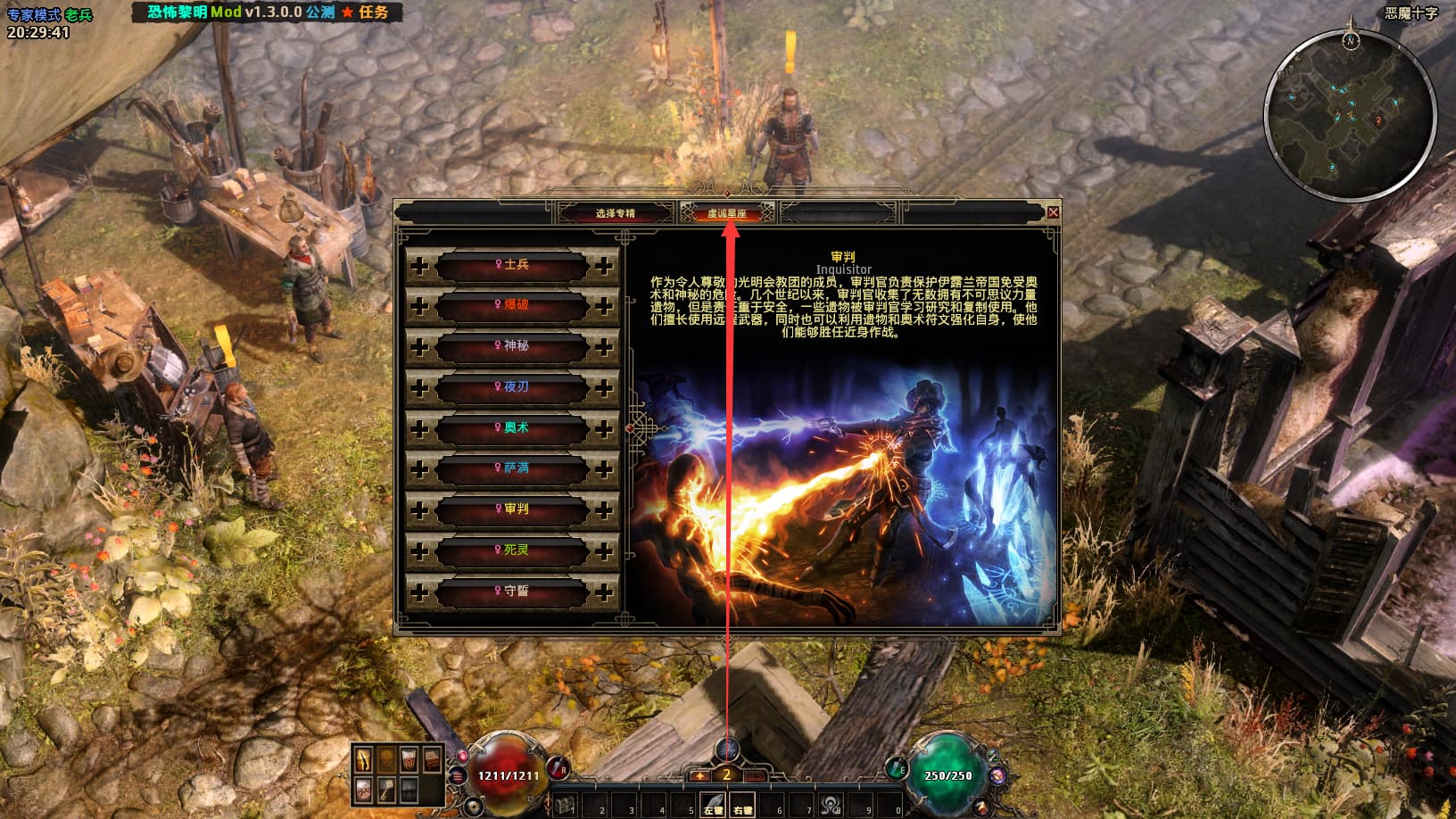Screen dimensions: 1456x819
Task: Select the 夜刃 mastery button
Action: 512,387
